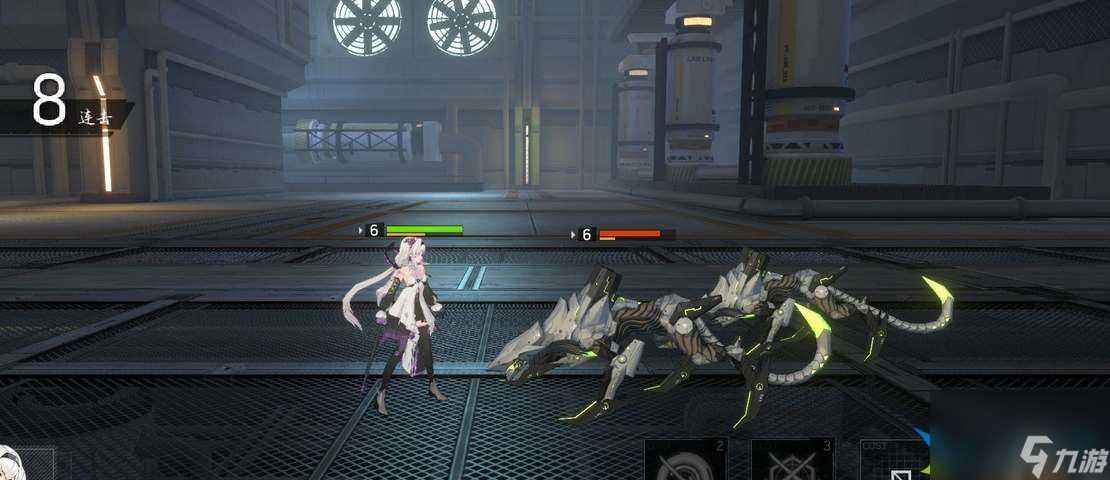Use the crossed-swords skill card costing 3
The image size is (1110, 480).
tap(792, 460)
